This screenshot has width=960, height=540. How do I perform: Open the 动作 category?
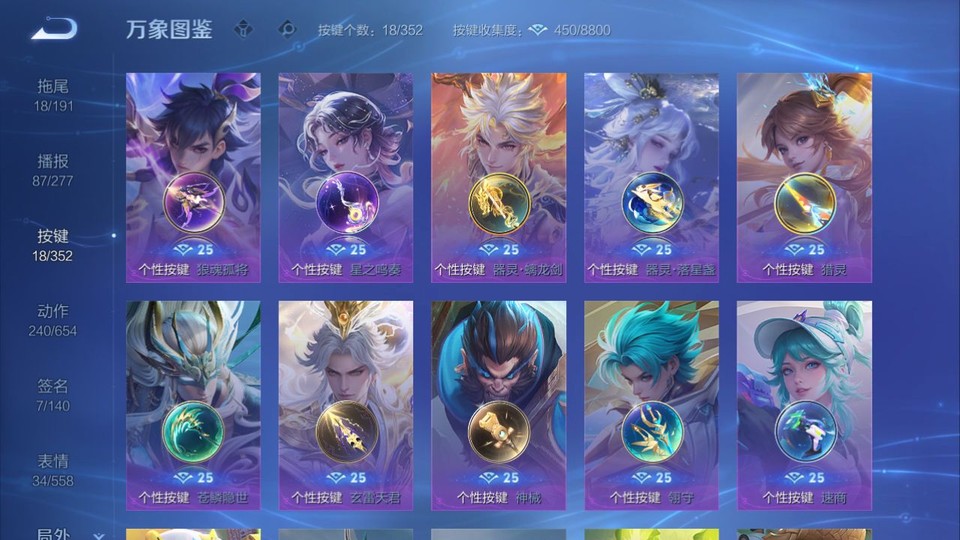[x=54, y=320]
